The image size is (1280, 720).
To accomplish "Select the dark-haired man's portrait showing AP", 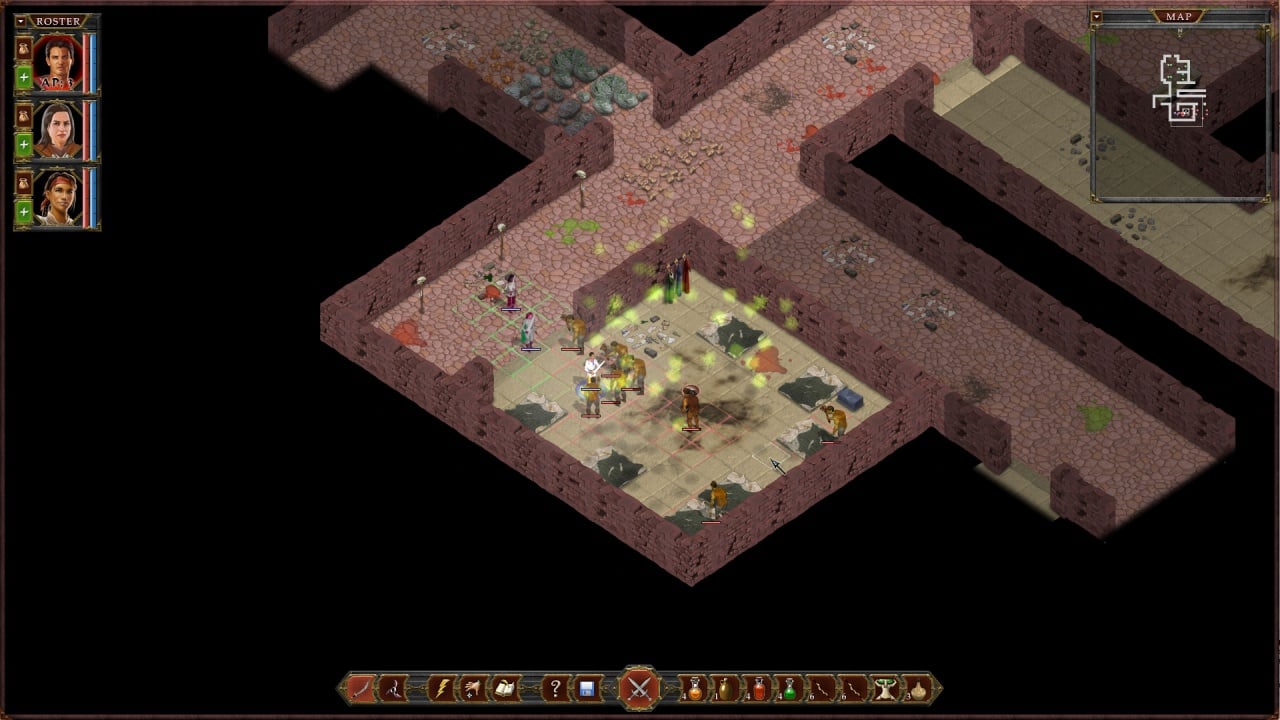I will click(57, 63).
